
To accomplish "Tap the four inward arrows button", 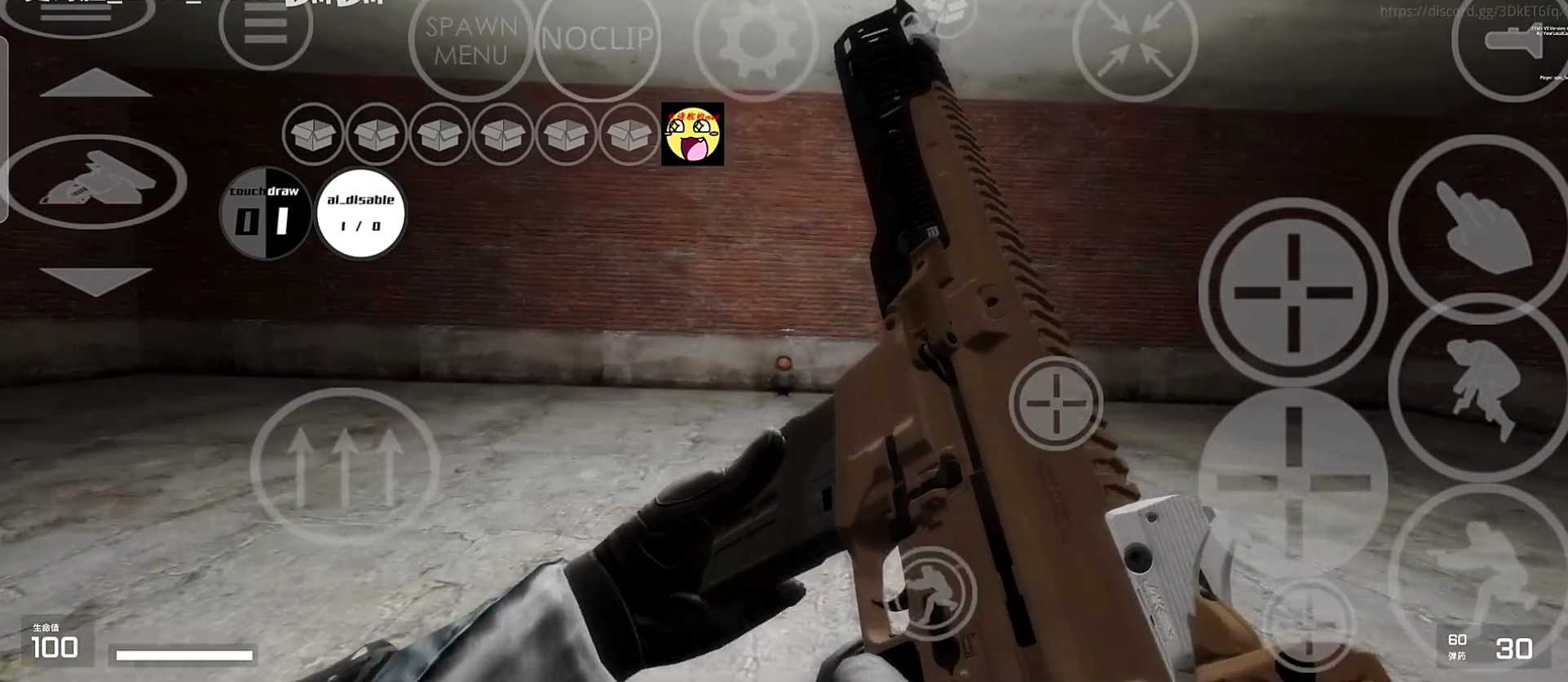I will coord(1134,47).
